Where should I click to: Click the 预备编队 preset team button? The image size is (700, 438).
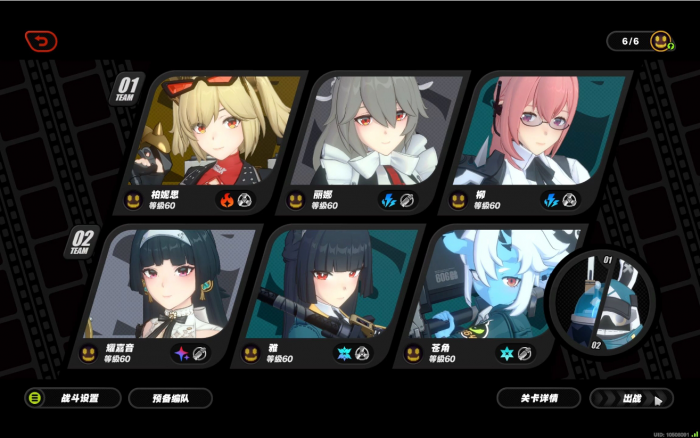point(170,398)
